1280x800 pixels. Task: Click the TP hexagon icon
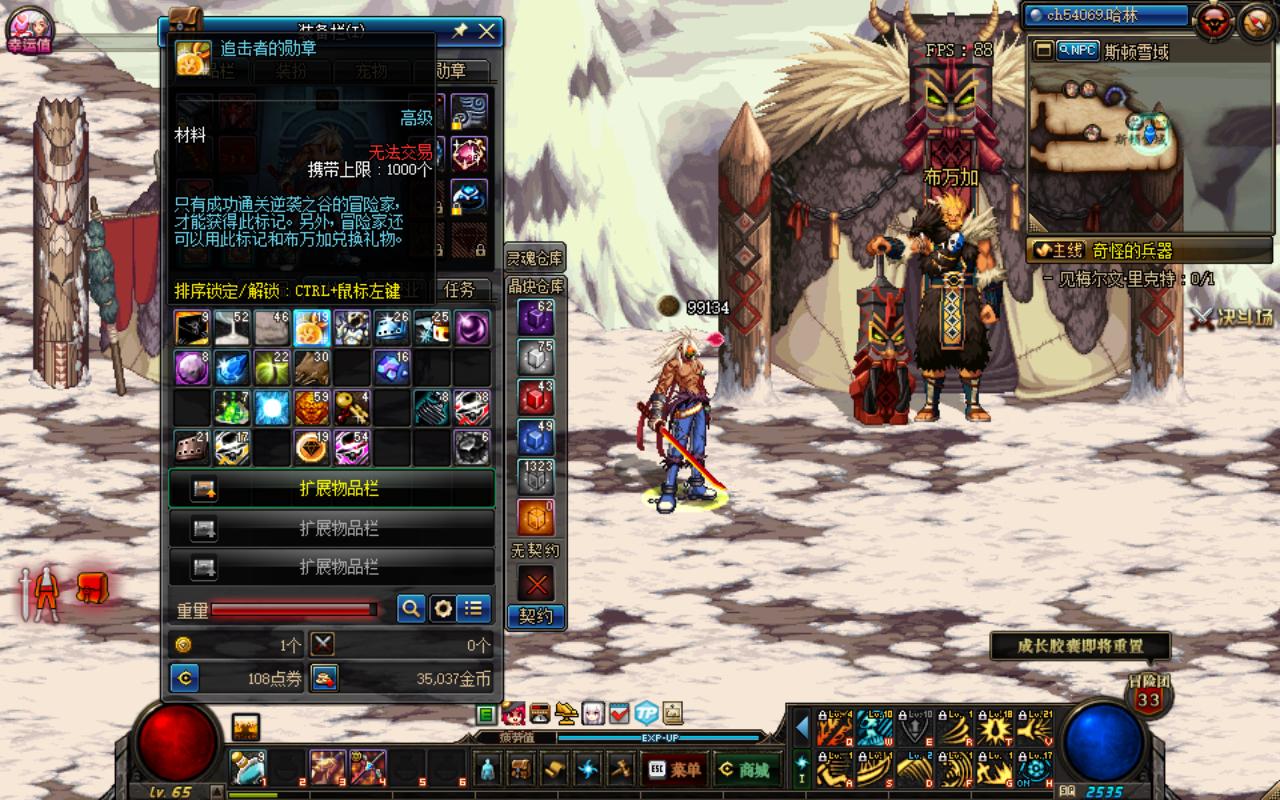646,713
